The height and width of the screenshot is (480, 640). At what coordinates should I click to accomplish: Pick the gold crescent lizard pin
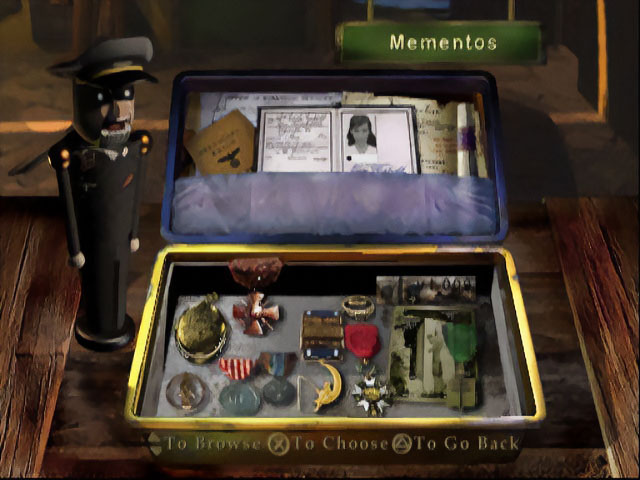[x=326, y=381]
